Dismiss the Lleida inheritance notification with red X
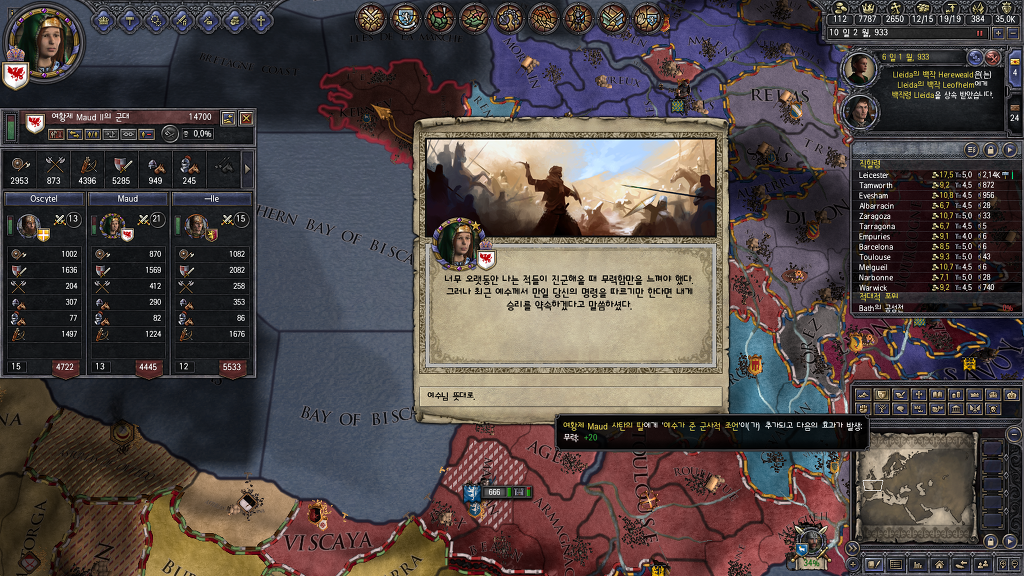The height and width of the screenshot is (576, 1024). 993,58
